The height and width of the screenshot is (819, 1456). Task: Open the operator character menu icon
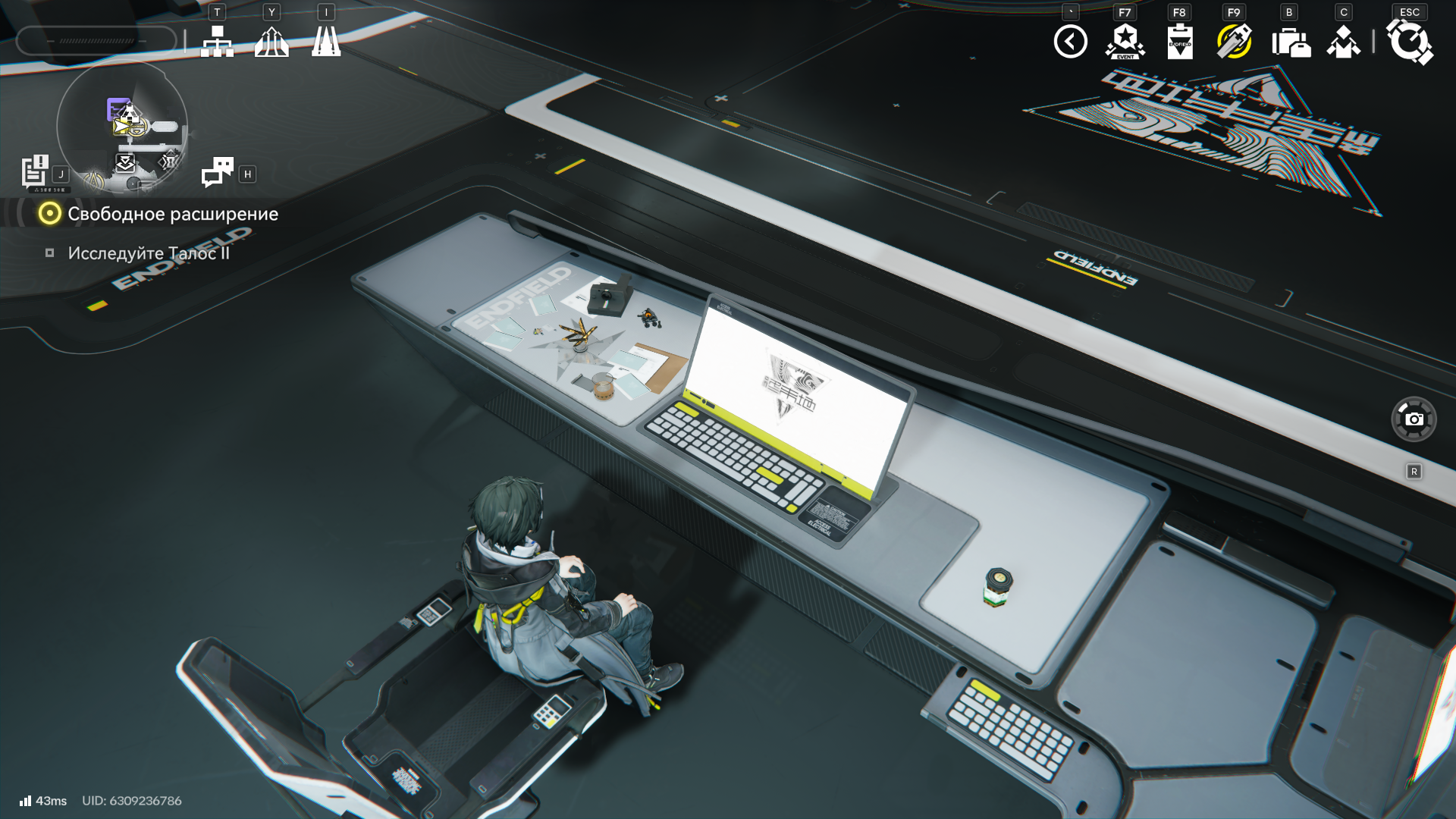click(1343, 42)
